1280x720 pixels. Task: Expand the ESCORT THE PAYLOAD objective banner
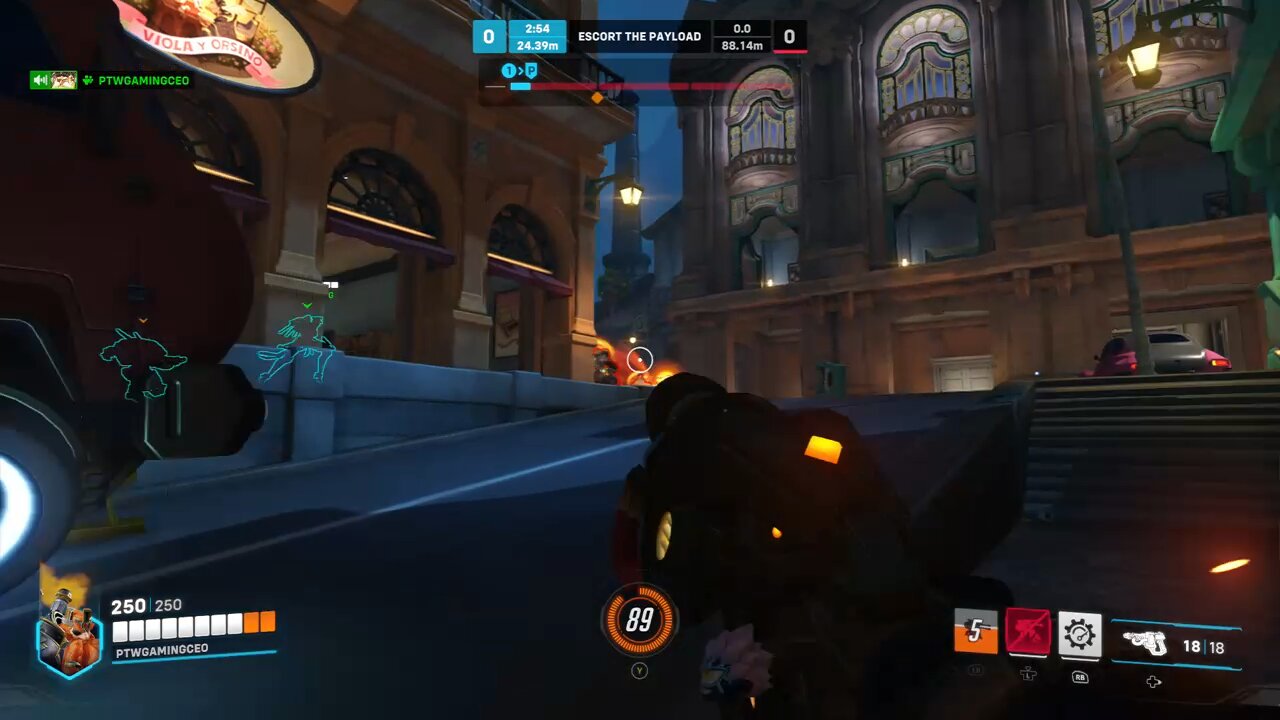[640, 37]
